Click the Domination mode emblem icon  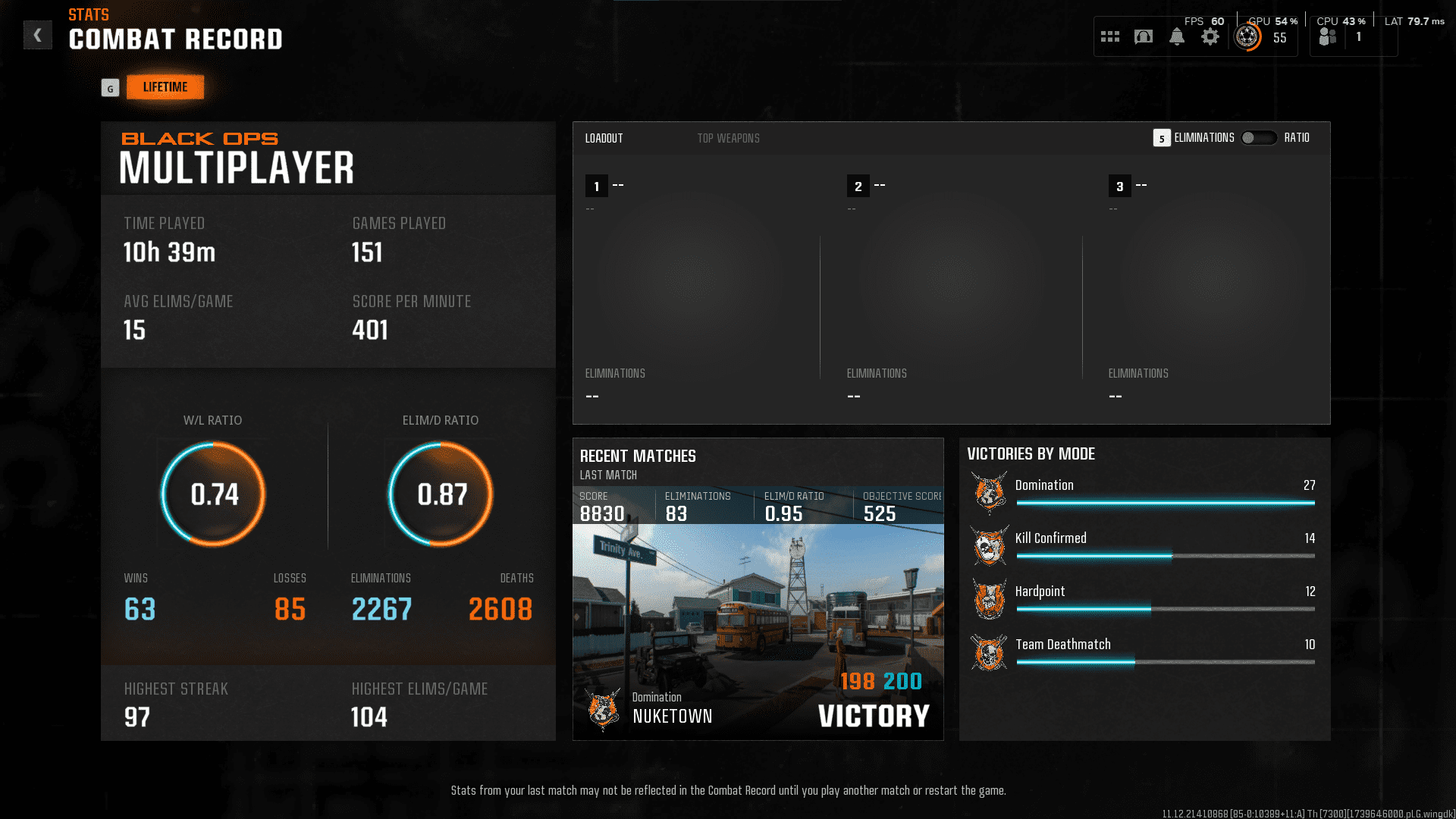(988, 493)
